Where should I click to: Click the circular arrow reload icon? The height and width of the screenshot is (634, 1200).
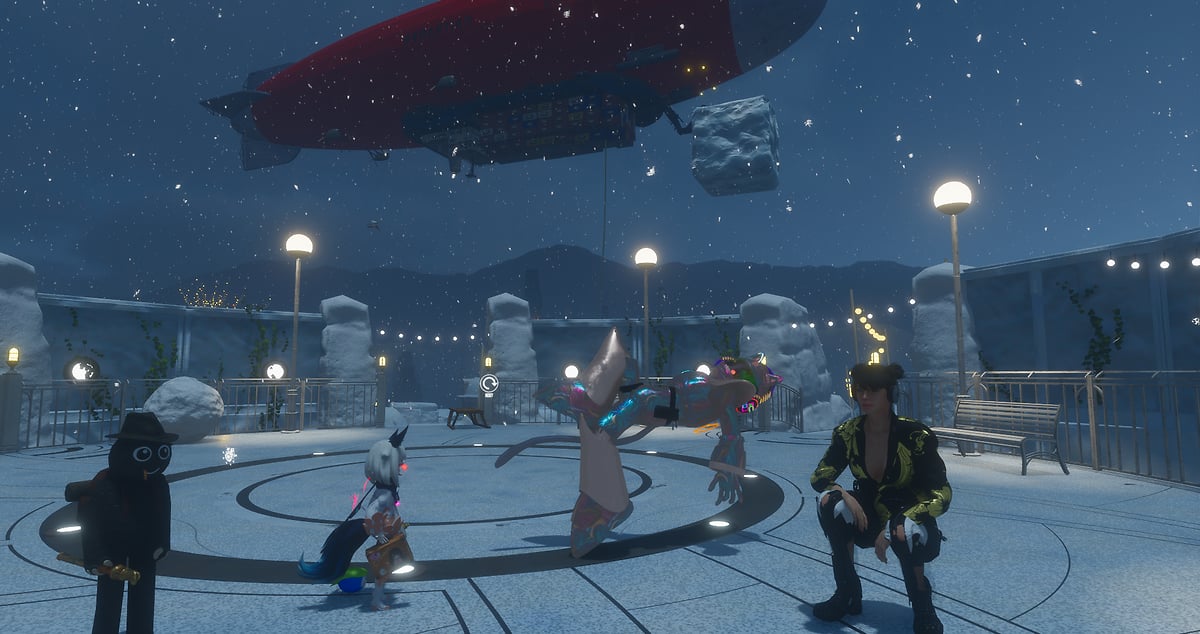tap(489, 383)
